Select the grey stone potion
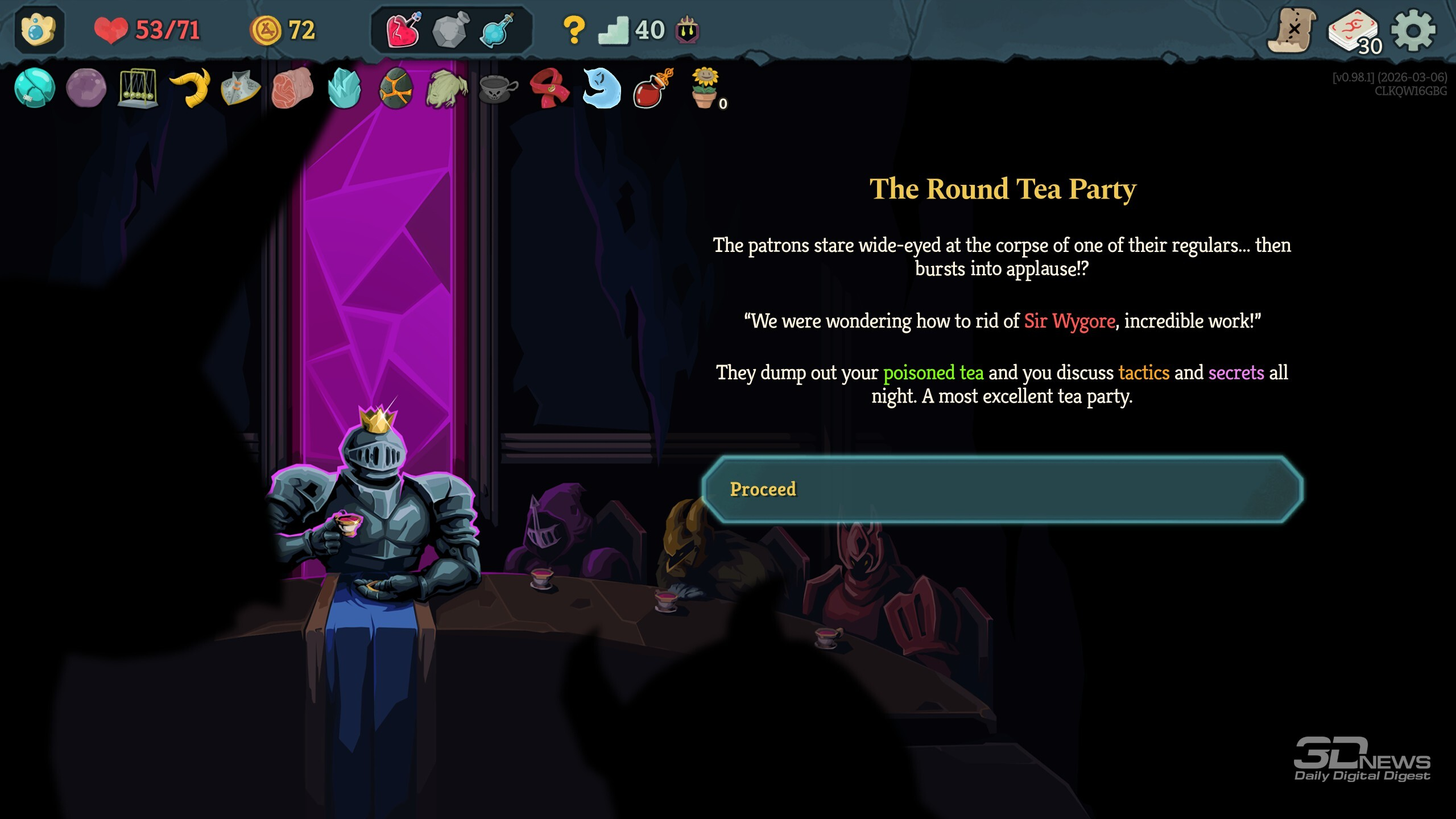This screenshot has height=819, width=1456. click(450, 30)
